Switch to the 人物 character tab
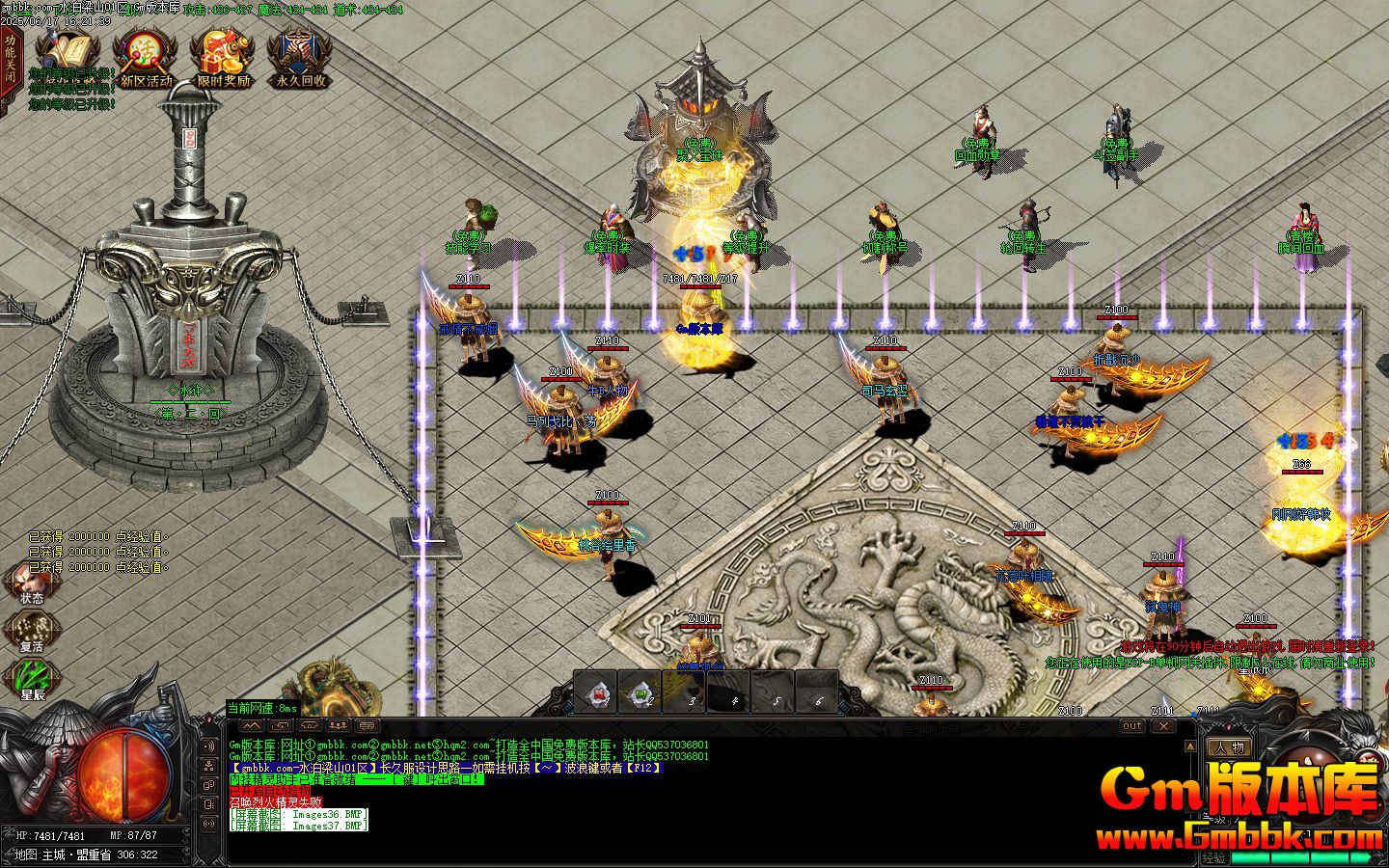Screen dimensions: 1389x868 [x=1230, y=746]
